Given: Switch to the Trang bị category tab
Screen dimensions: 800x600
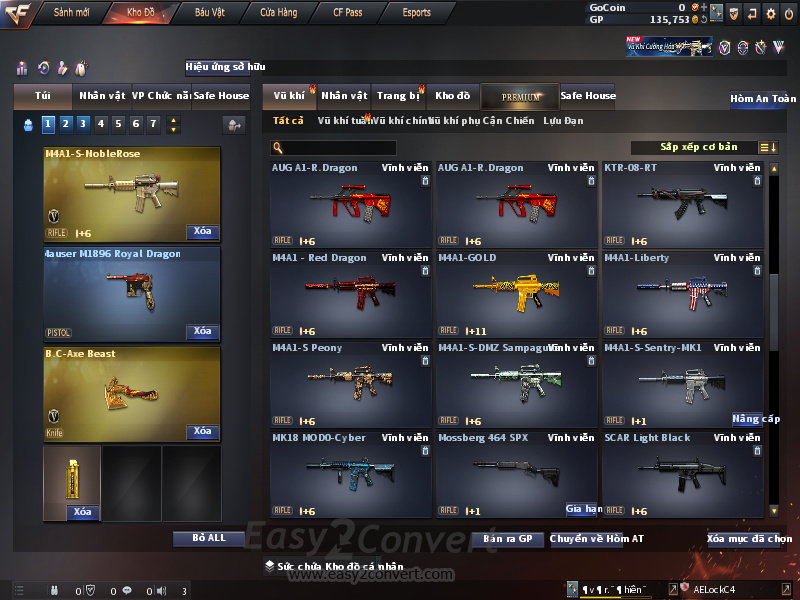Looking at the screenshot, I should tap(399, 96).
